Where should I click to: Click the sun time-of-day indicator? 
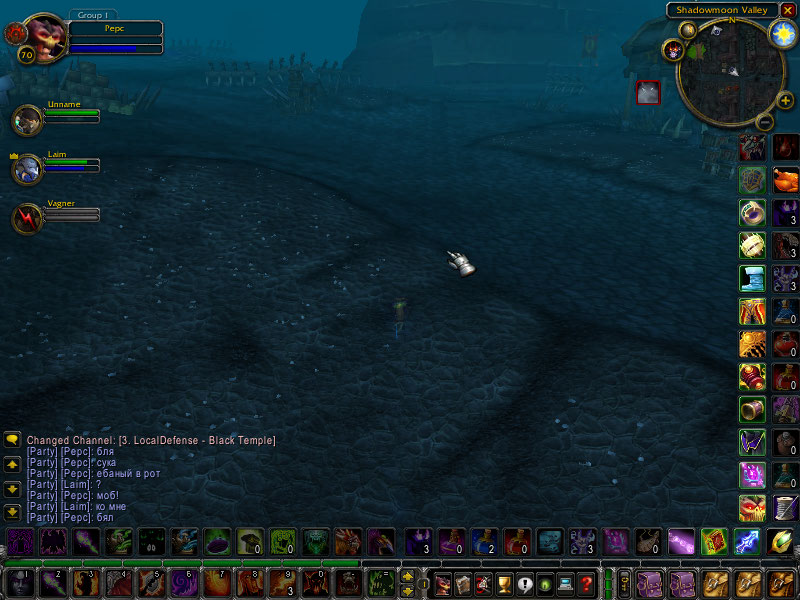[782, 33]
